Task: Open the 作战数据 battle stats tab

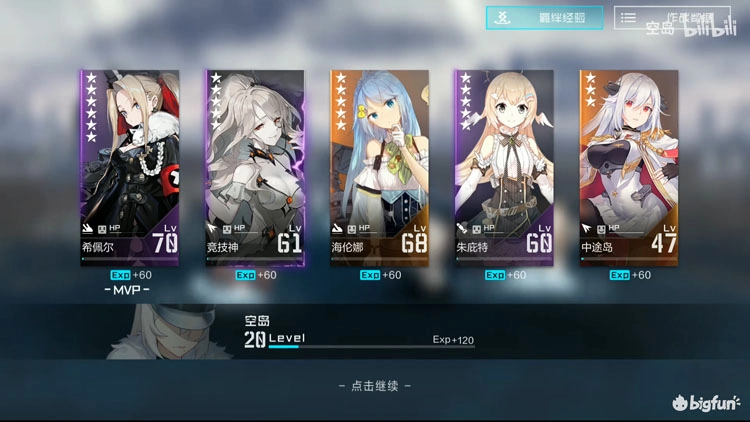Action: [672, 18]
